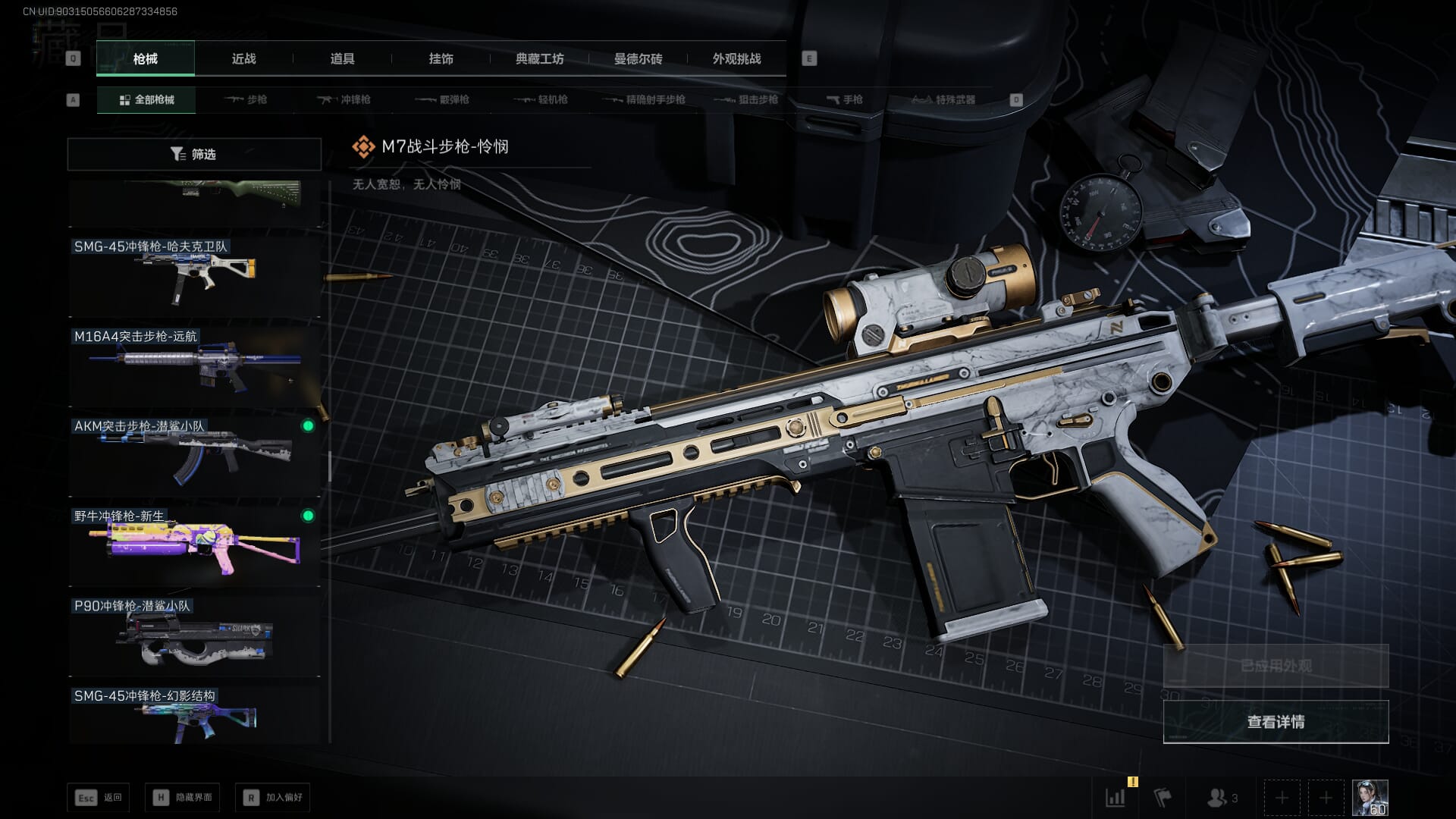Open the 典藏工坊 workshop tab

(x=539, y=58)
